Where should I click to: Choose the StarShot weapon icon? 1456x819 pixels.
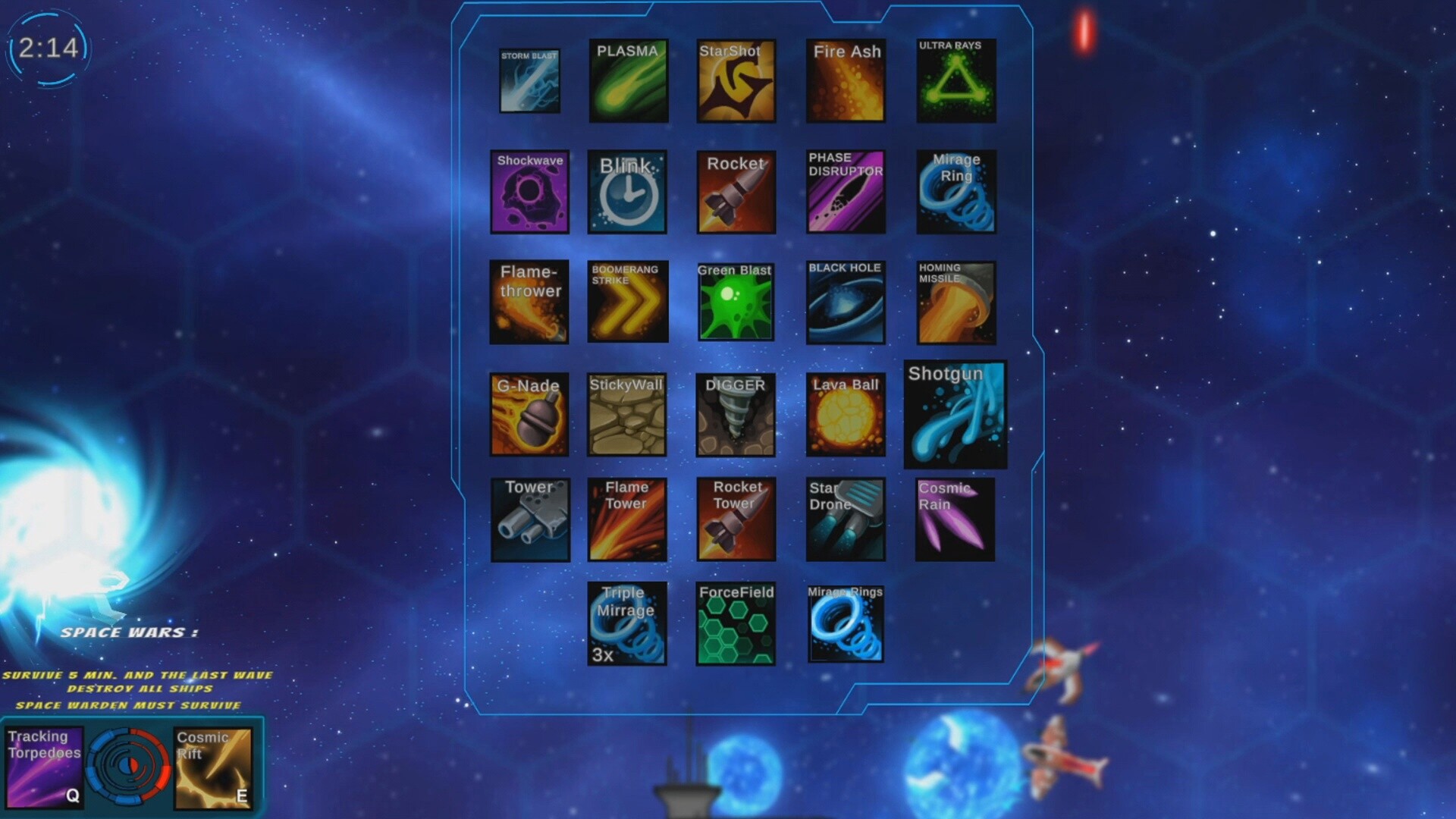[736, 81]
